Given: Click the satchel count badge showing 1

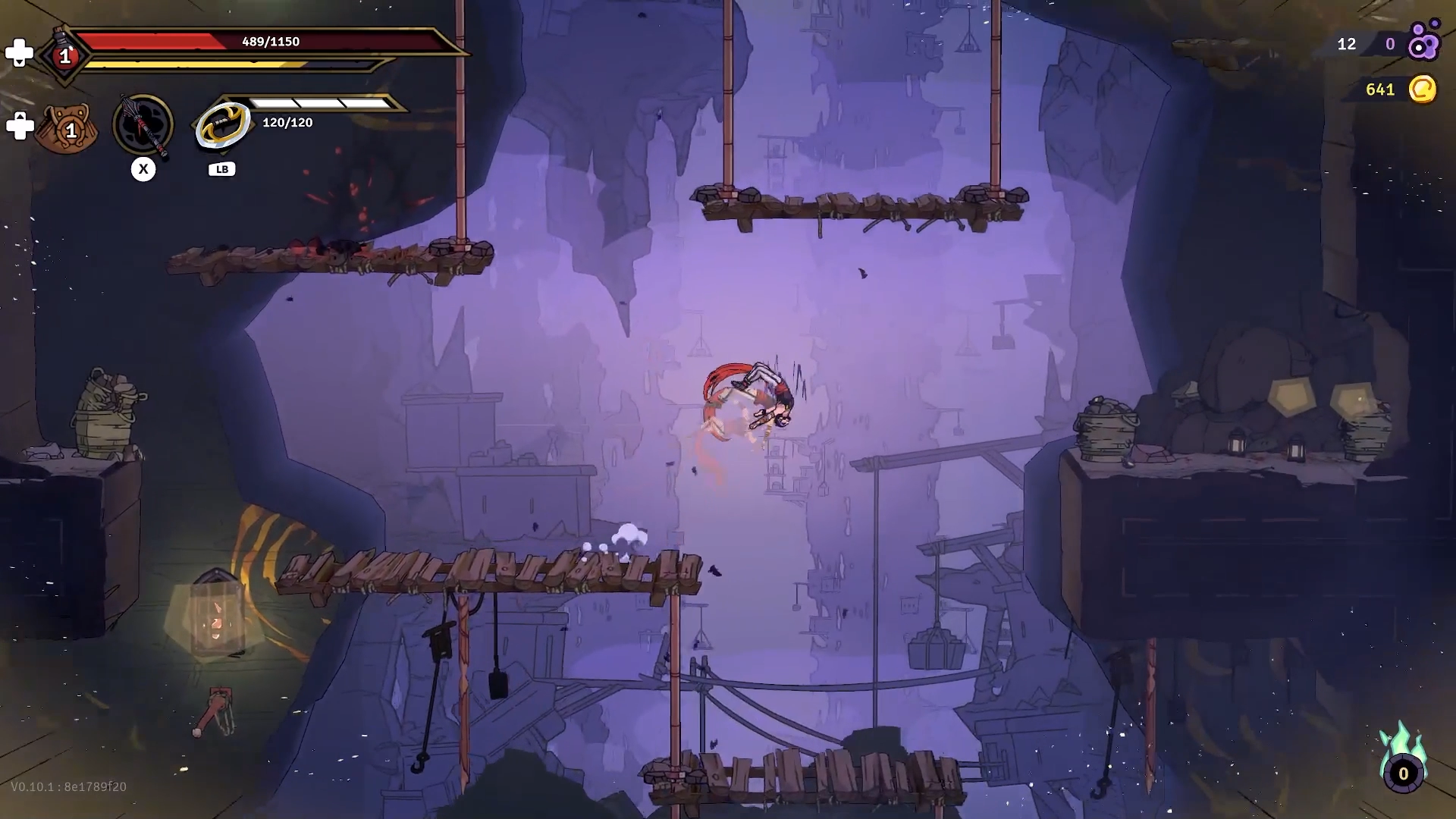Looking at the screenshot, I should tap(71, 132).
